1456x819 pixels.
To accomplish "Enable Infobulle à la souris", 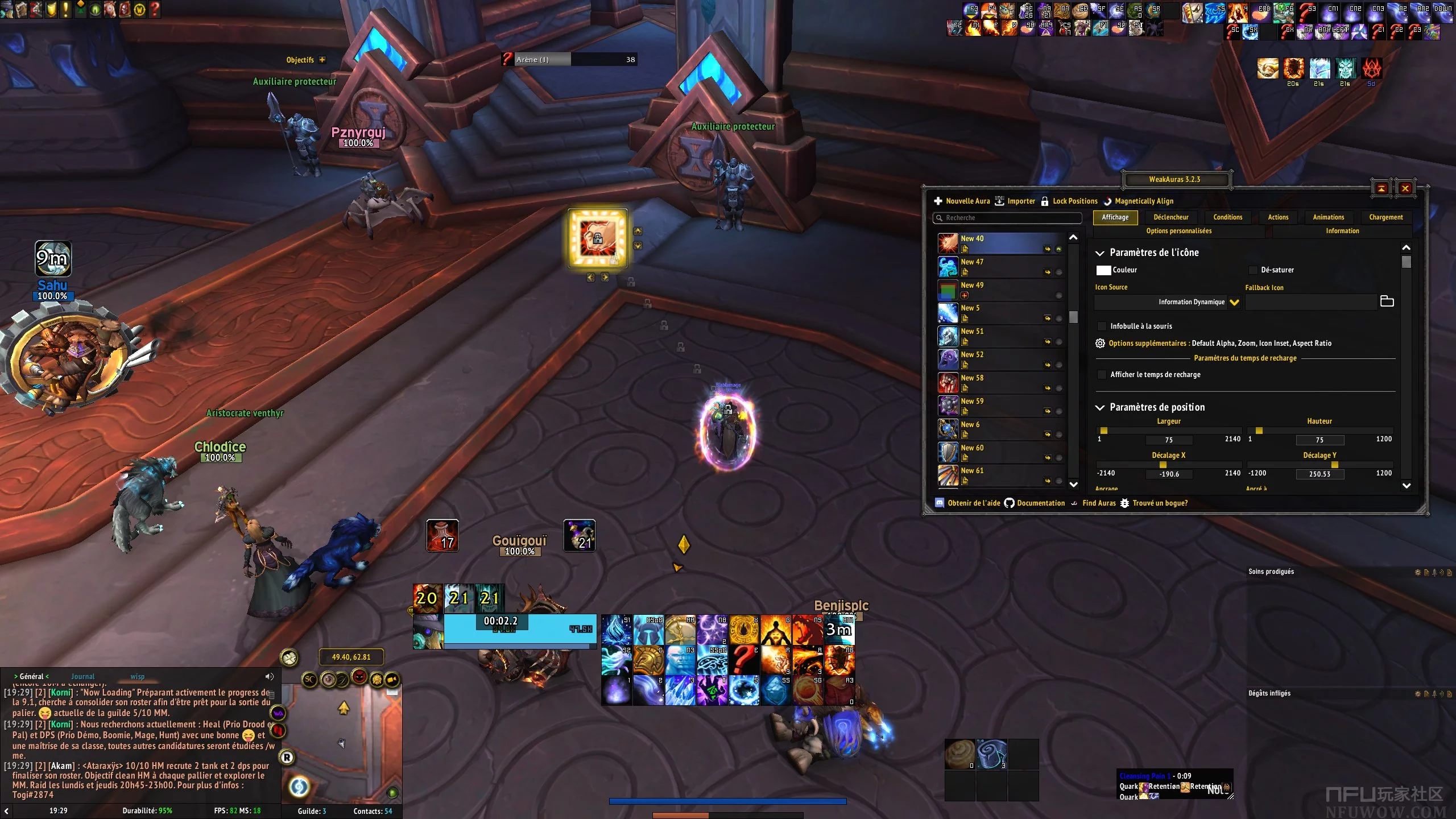I will 1102,326.
